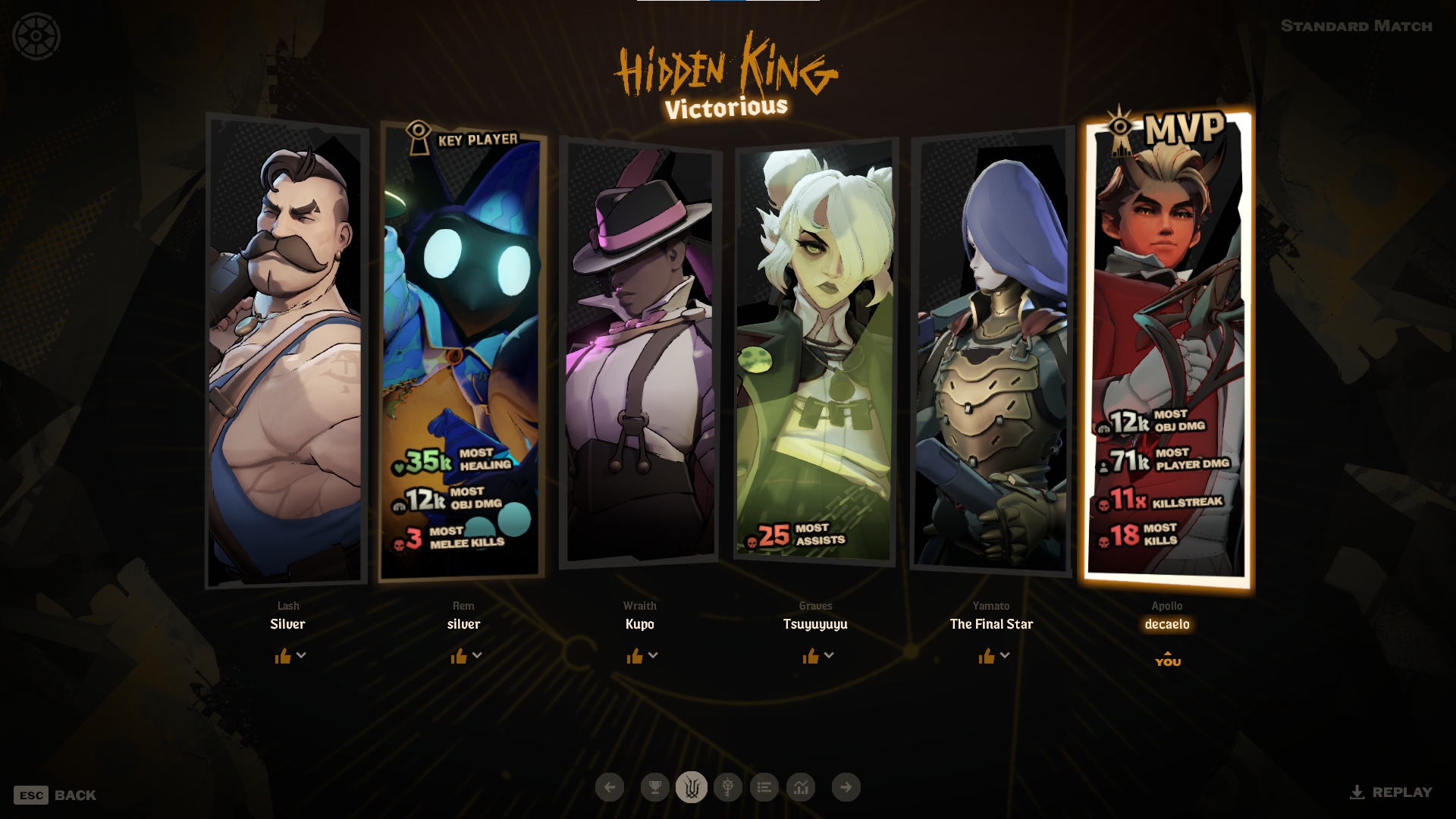This screenshot has width=1456, height=819.
Task: Open the key emblem results tab
Action: (x=727, y=787)
